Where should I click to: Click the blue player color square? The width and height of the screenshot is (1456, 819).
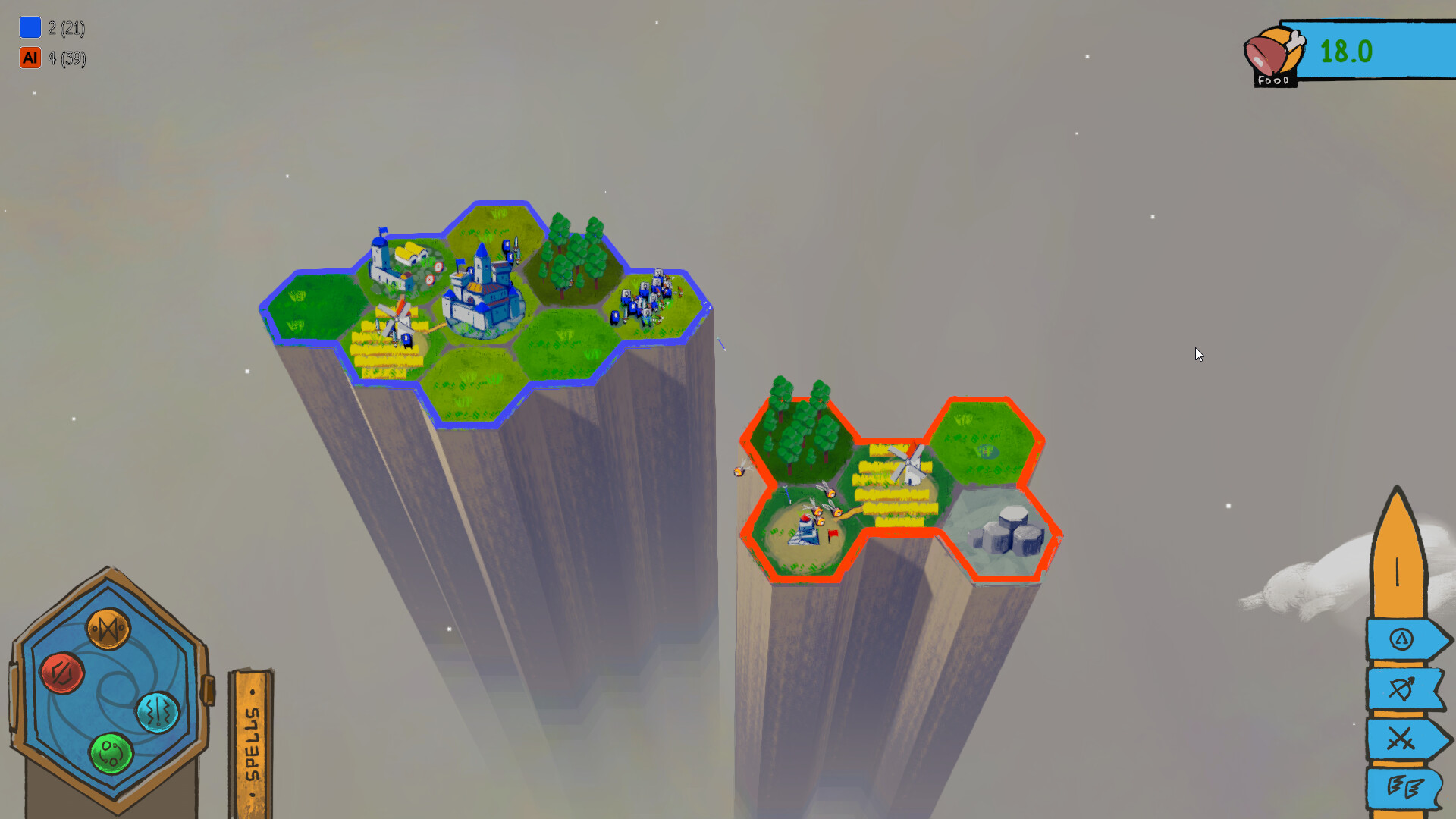[30, 27]
